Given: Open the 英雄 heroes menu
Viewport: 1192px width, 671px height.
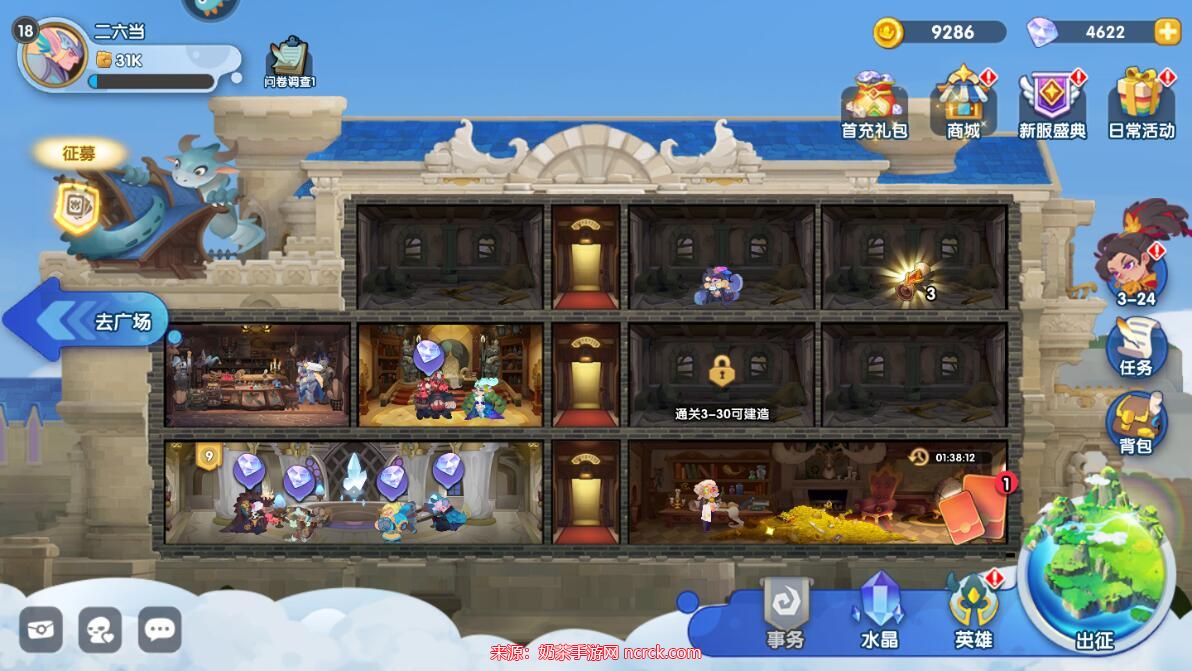Looking at the screenshot, I should (973, 611).
